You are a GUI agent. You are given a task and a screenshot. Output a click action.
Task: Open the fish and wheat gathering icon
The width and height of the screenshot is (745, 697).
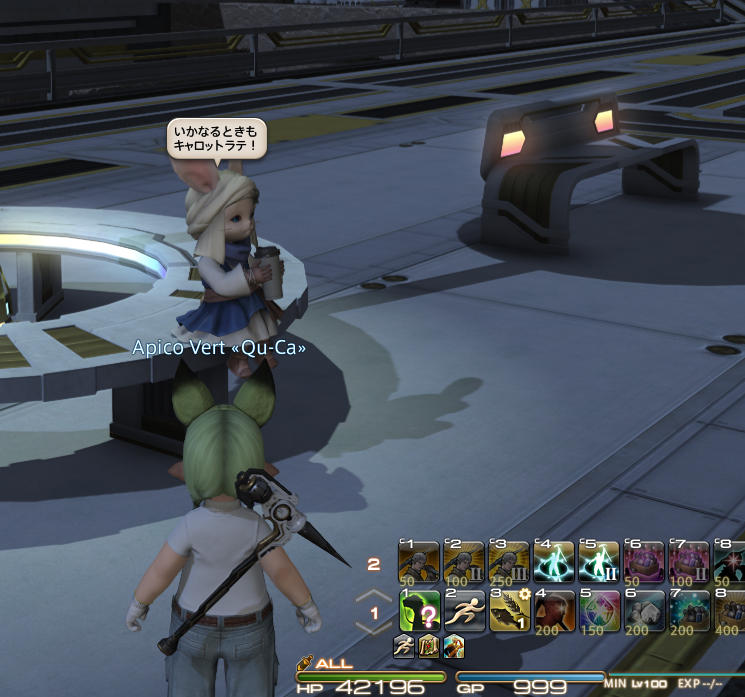(509, 610)
